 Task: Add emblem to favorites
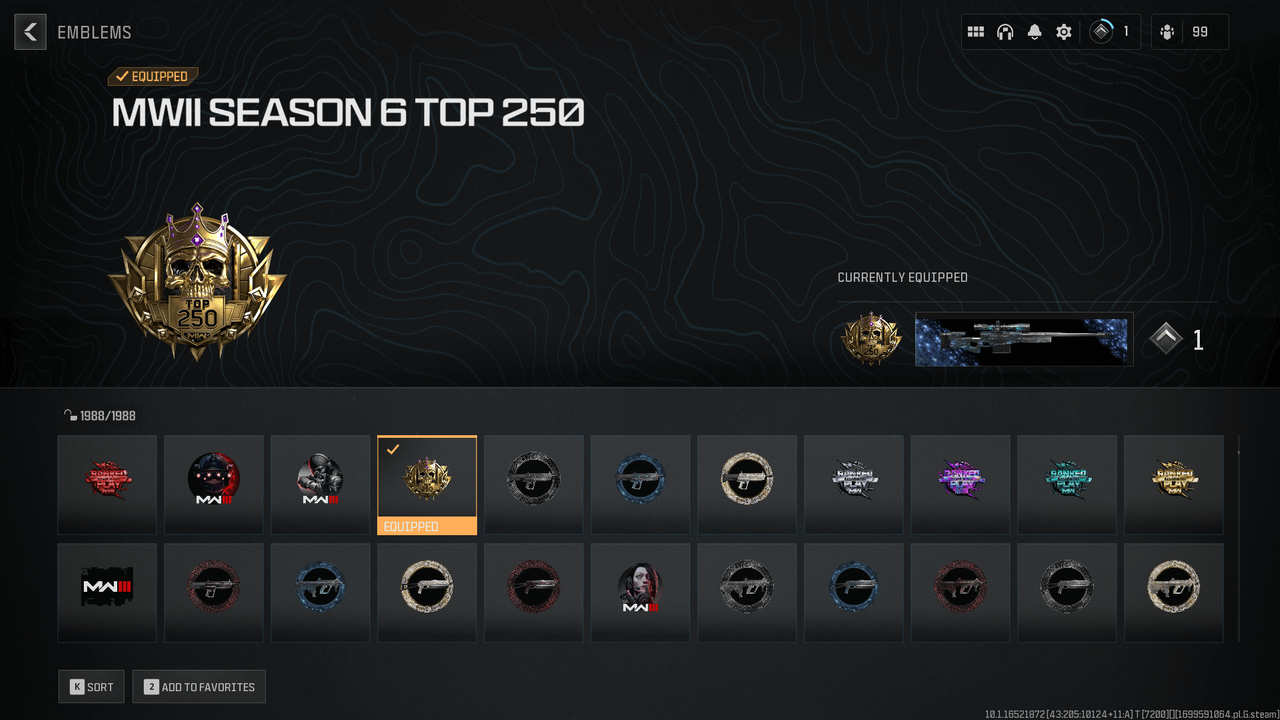(x=198, y=687)
